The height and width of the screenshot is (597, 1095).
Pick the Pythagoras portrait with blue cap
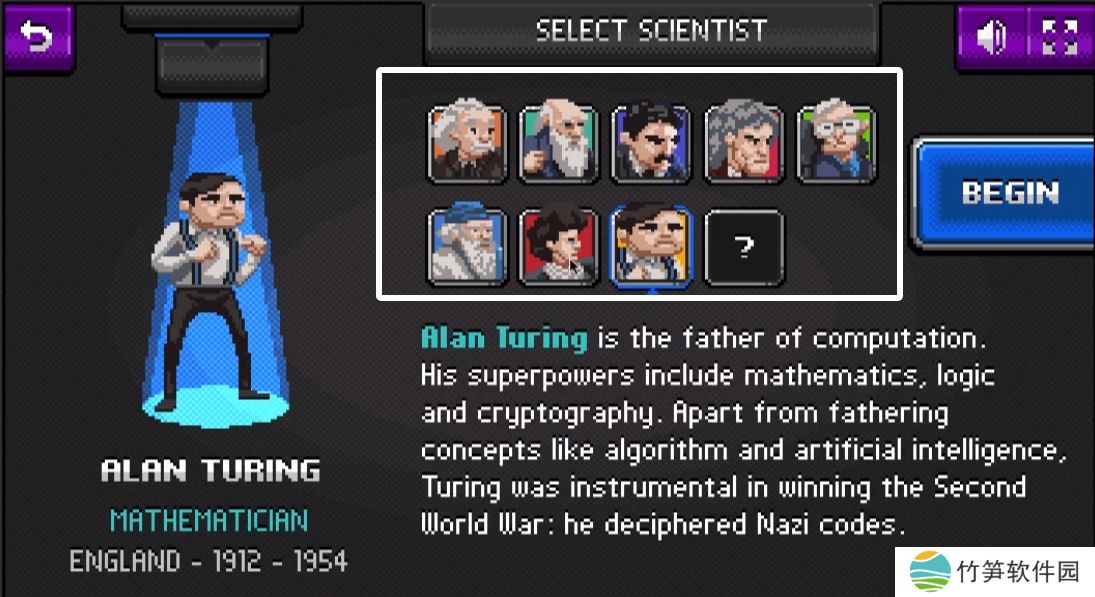click(467, 247)
